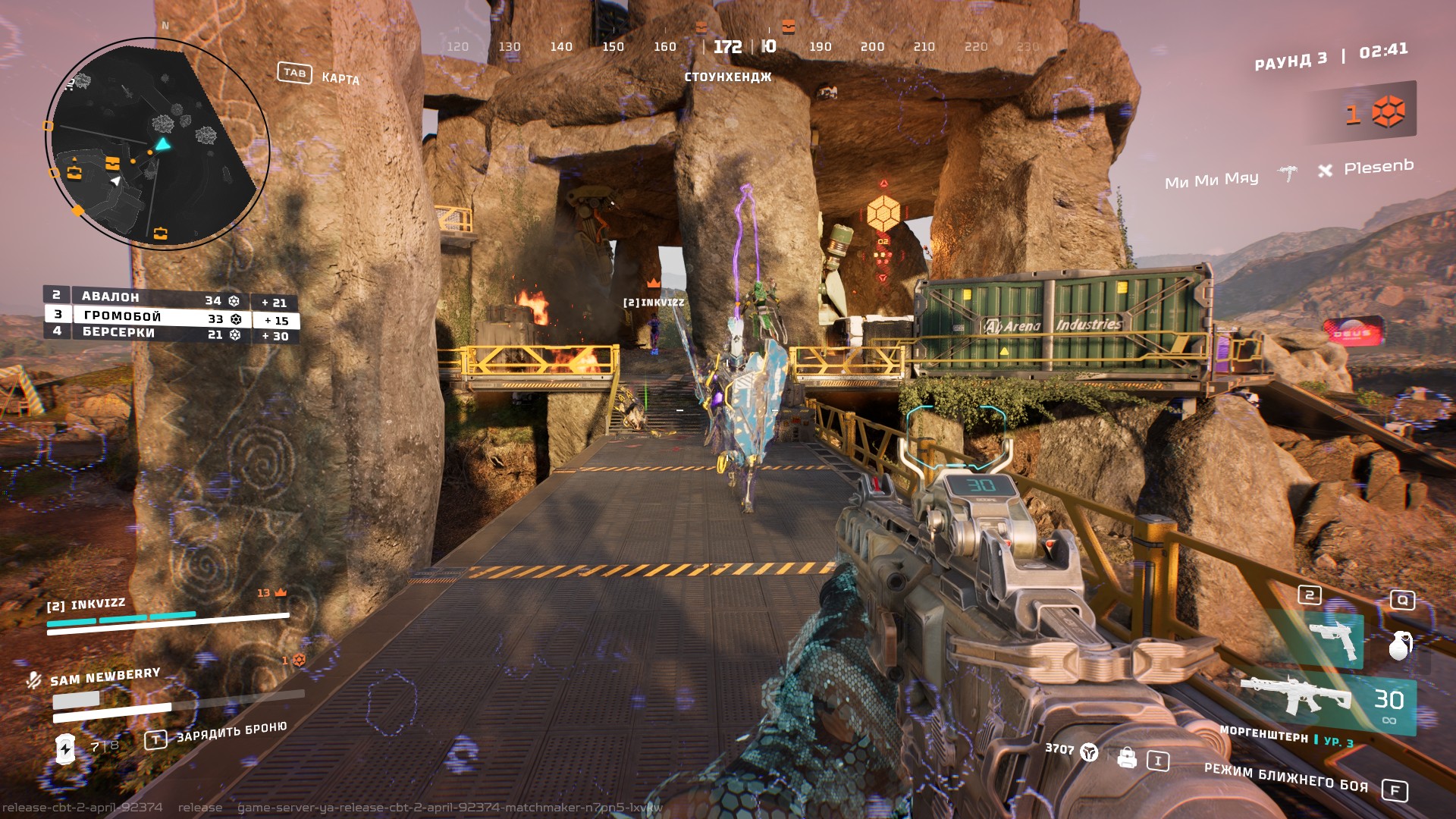Choose the grenade icon
This screenshot has width=1456, height=819.
tap(1400, 645)
